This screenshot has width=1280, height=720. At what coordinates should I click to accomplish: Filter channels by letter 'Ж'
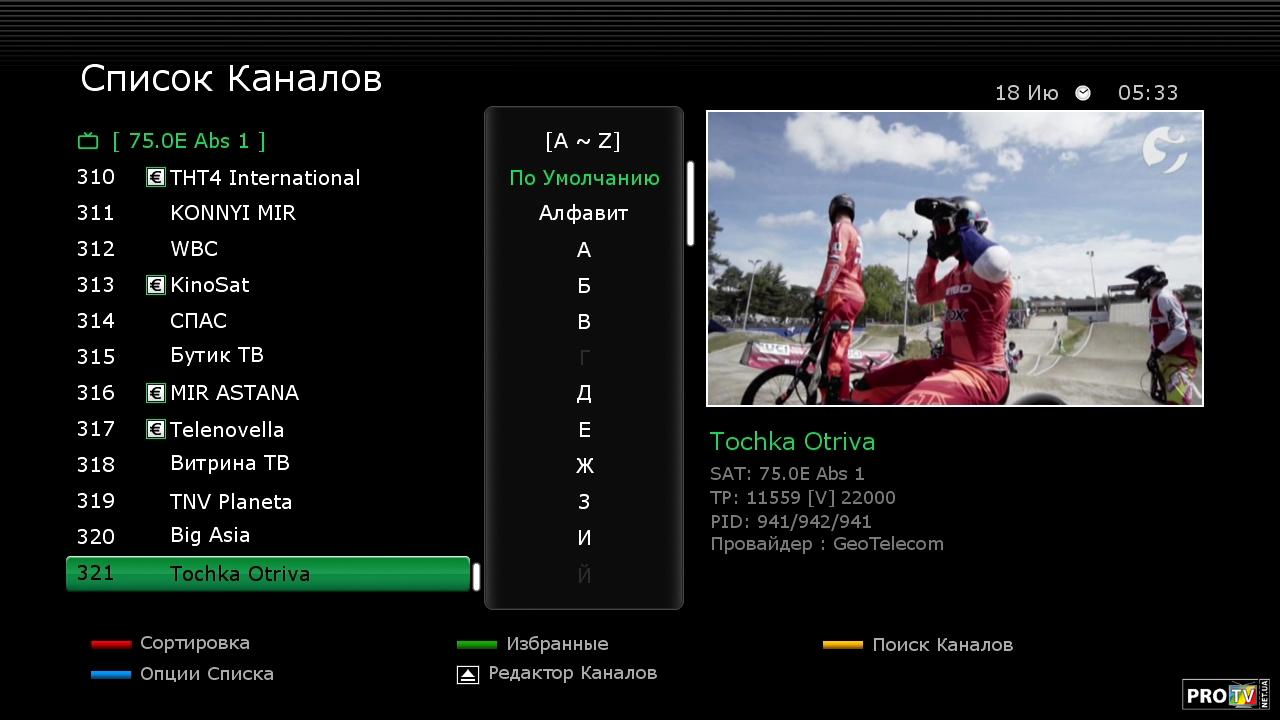[x=584, y=466]
